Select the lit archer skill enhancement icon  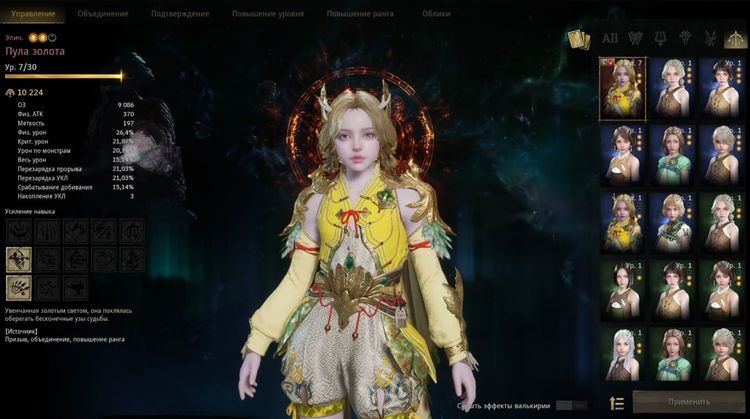pos(19,260)
